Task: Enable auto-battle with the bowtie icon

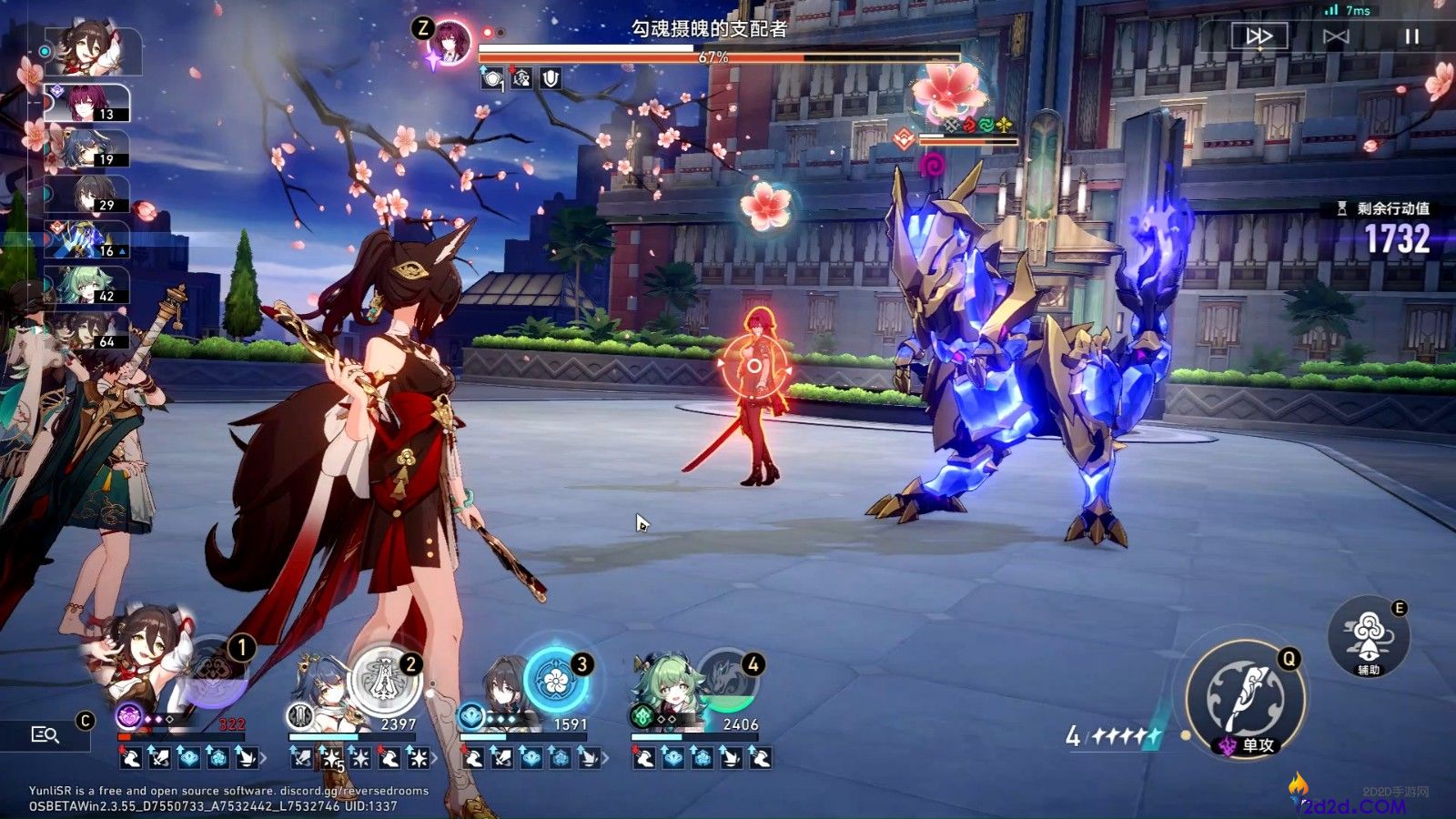Action: tap(1335, 35)
